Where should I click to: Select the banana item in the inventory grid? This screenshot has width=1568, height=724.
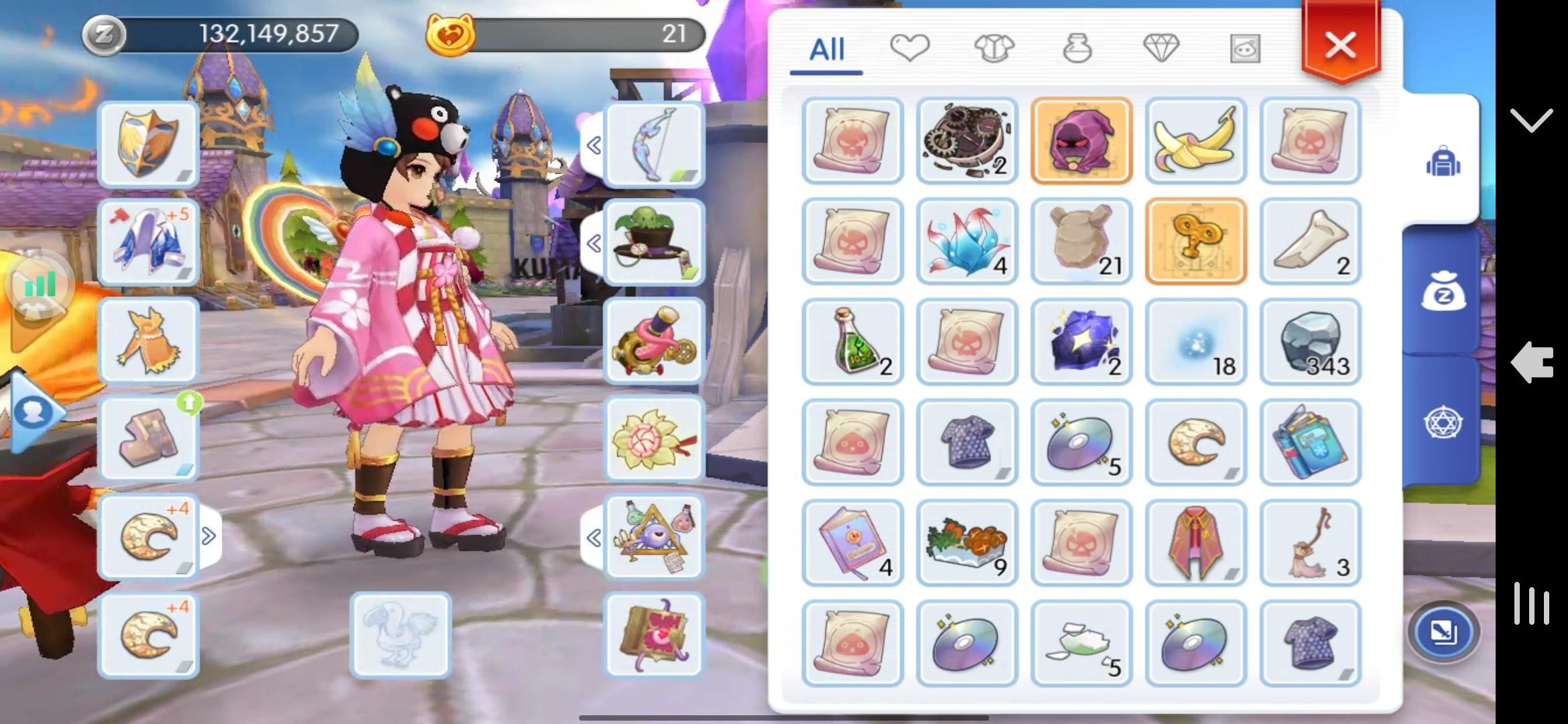point(1195,141)
